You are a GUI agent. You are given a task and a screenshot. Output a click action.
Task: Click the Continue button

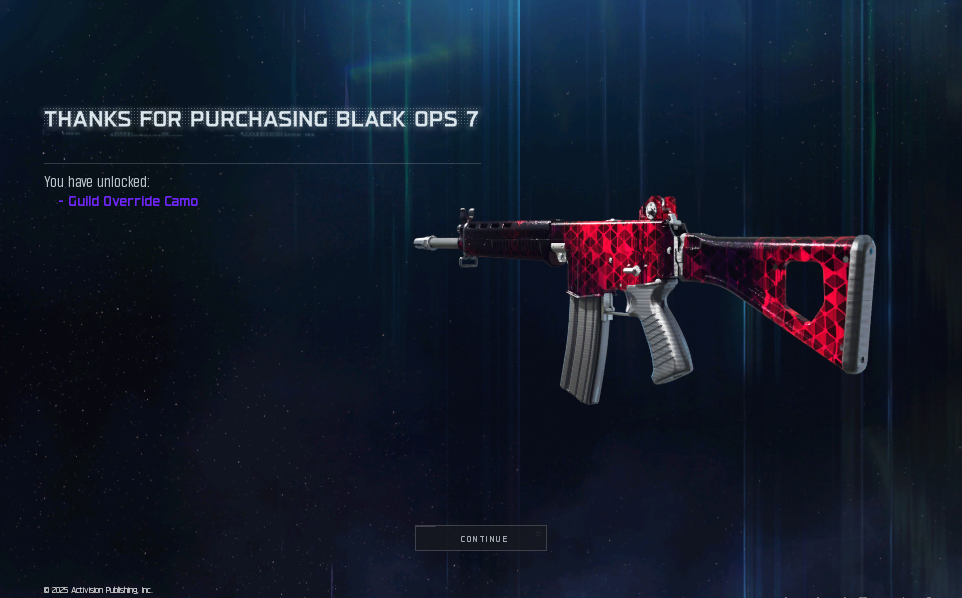point(481,538)
